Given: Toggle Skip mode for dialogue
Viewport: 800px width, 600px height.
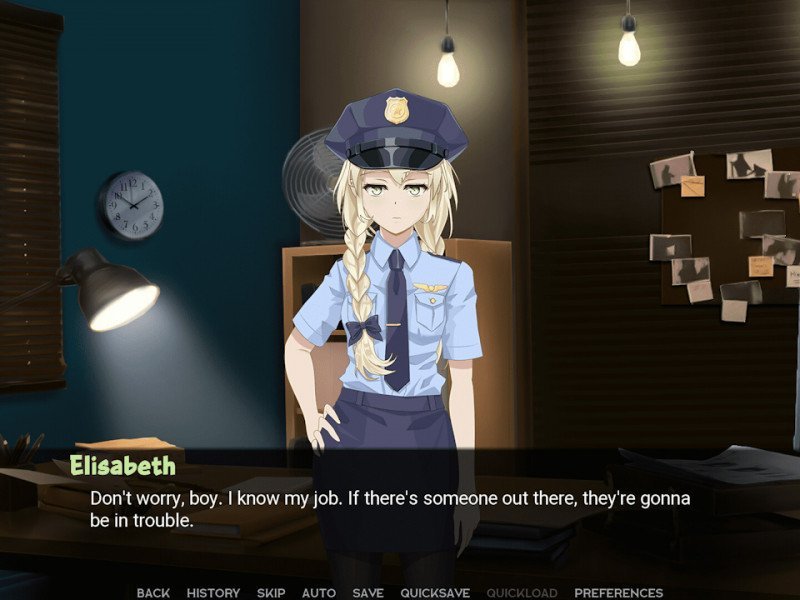Looking at the screenshot, I should 271,593.
